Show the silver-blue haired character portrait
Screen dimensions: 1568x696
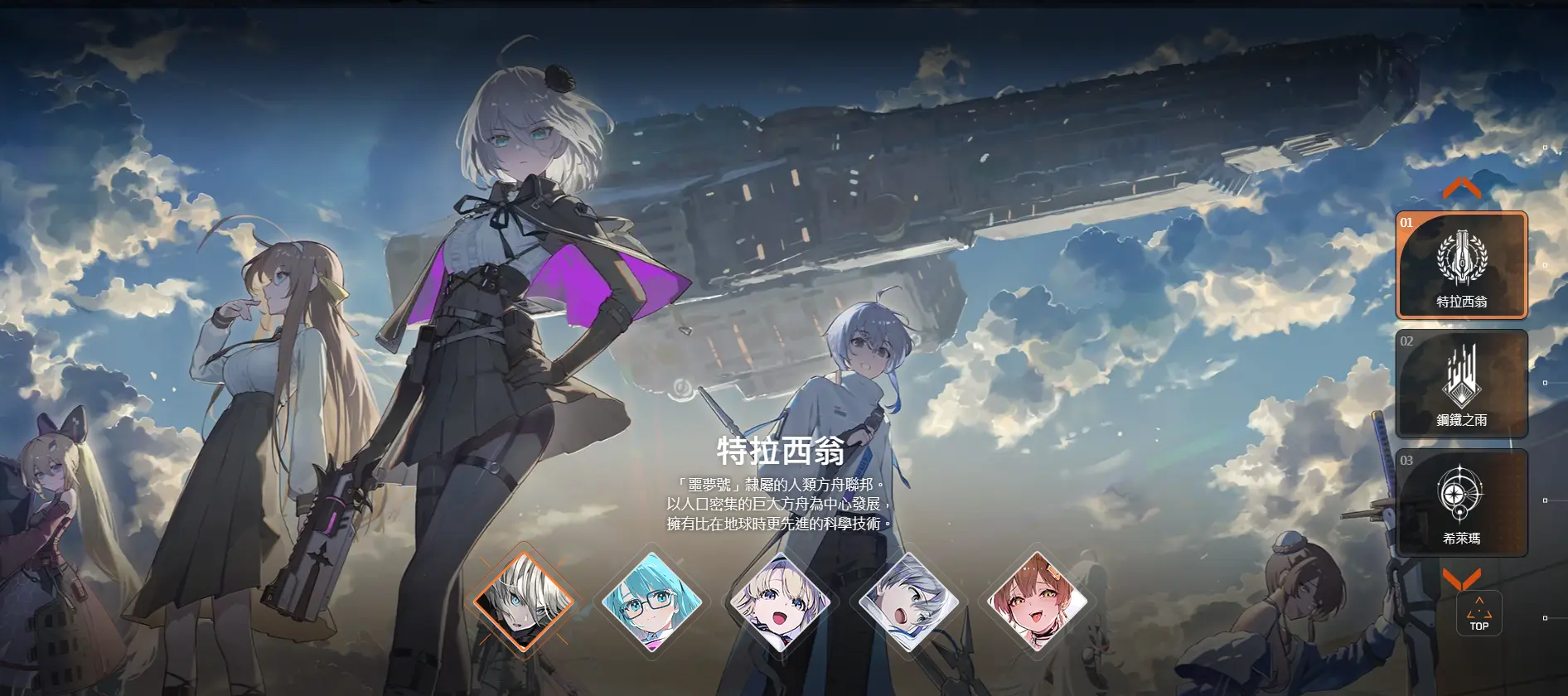[909, 602]
